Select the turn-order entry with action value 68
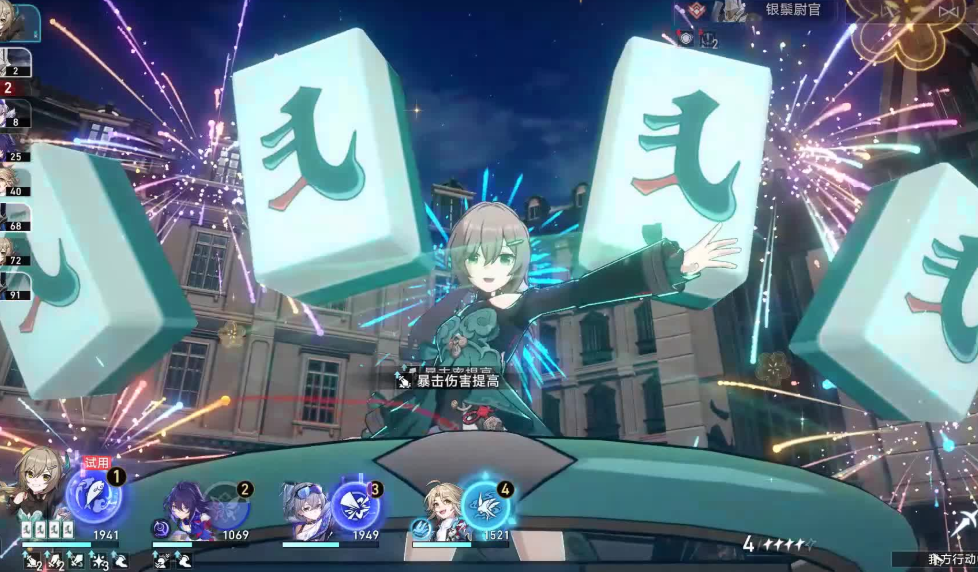This screenshot has height=572, width=978. tap(16, 217)
